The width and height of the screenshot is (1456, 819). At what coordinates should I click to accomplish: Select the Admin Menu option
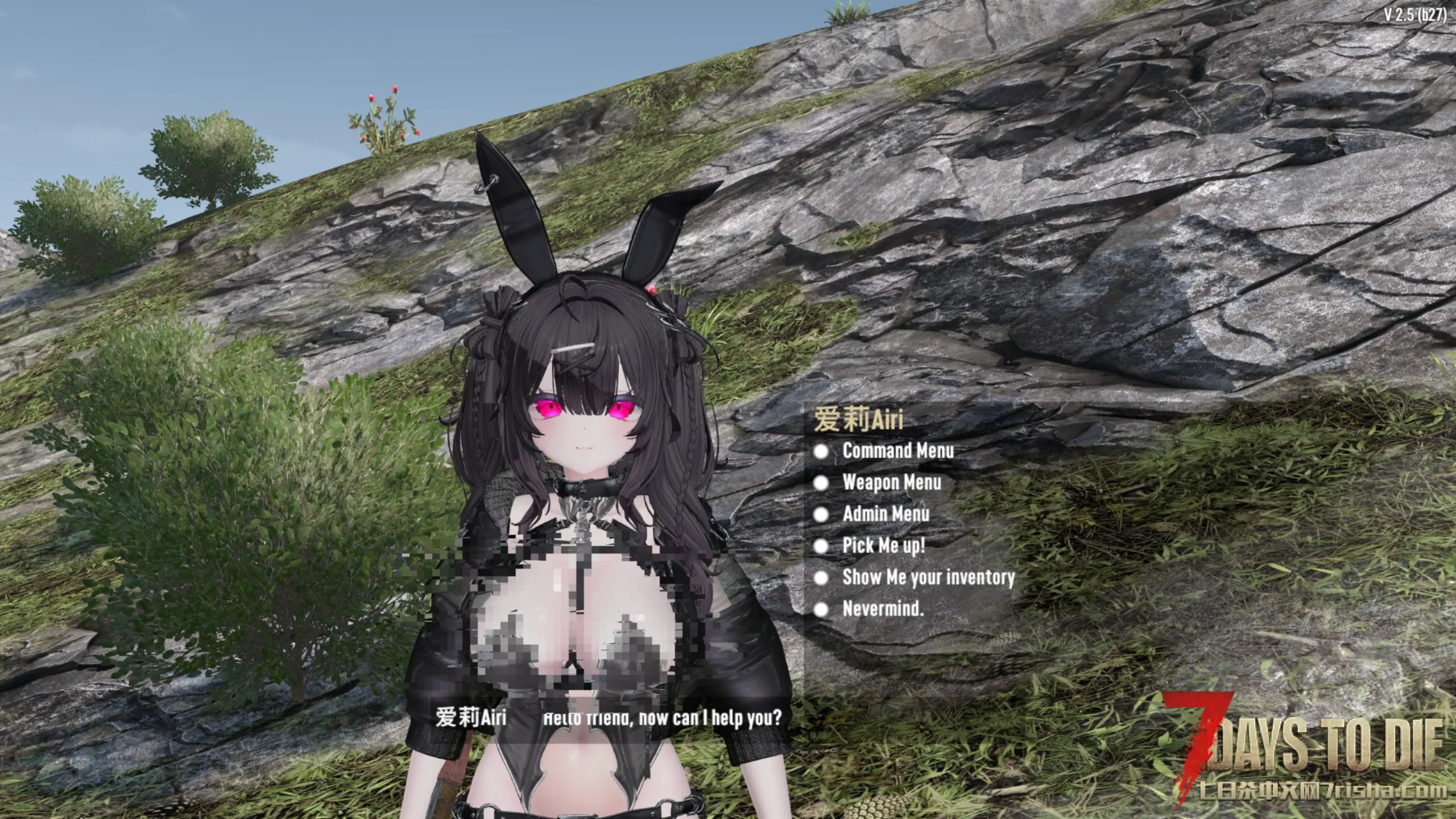pyautogui.click(x=886, y=514)
